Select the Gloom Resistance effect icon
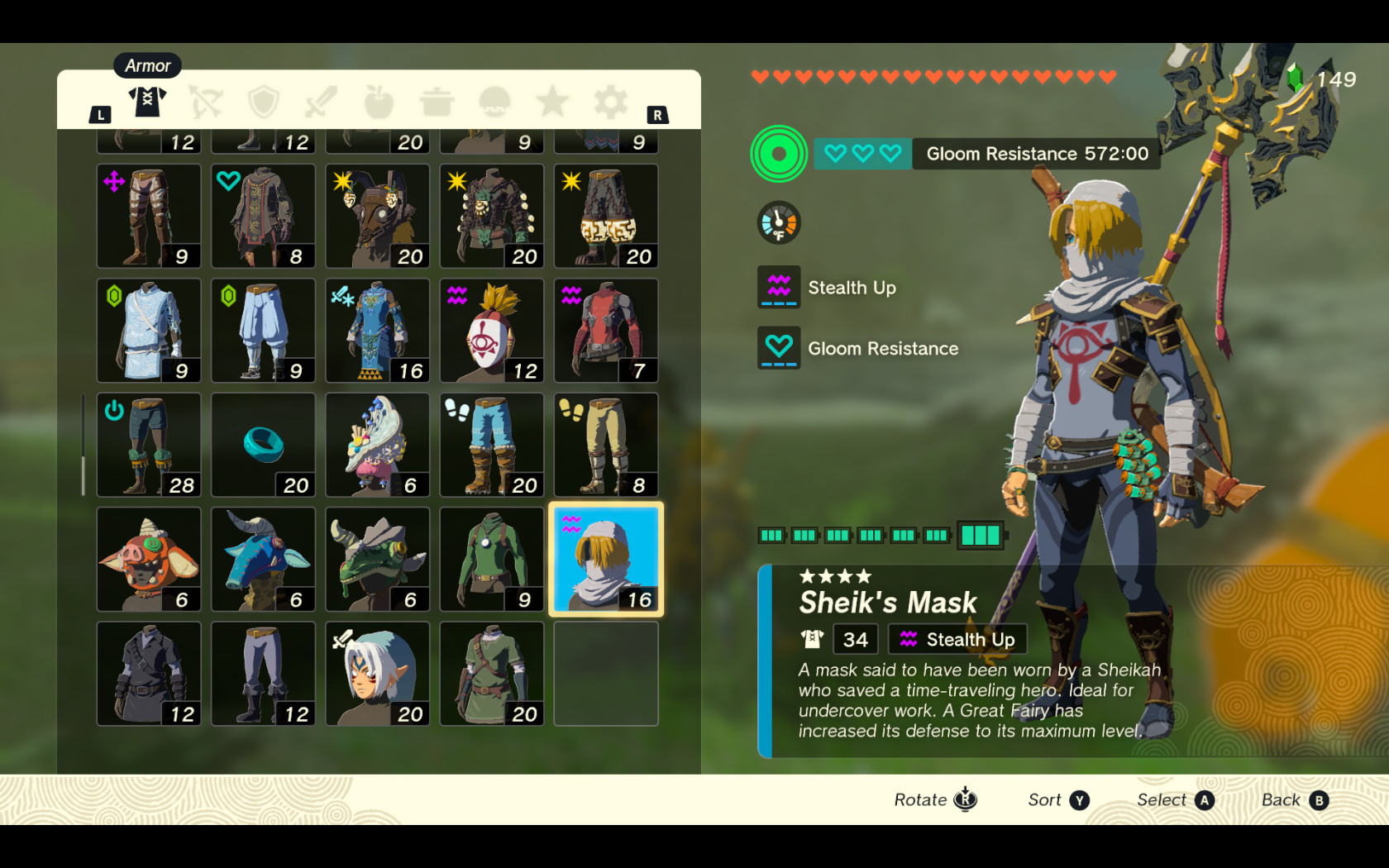The width and height of the screenshot is (1389, 868). pyautogui.click(x=778, y=348)
